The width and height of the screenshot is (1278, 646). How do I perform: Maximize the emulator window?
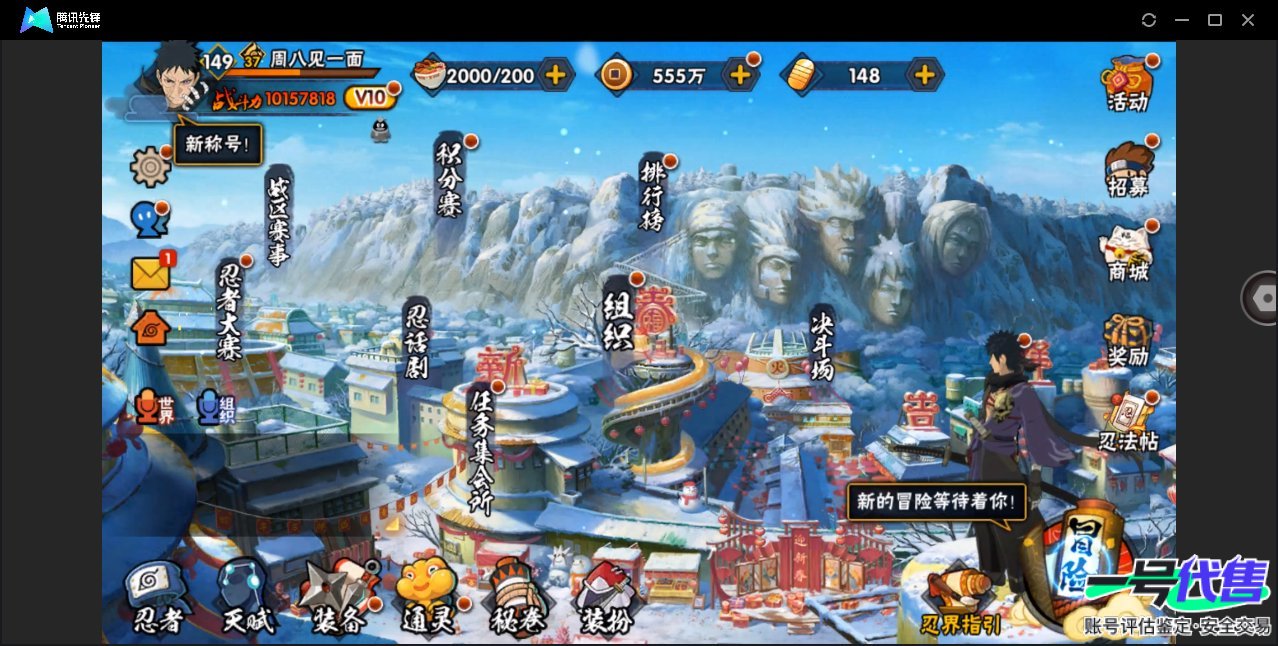click(1215, 20)
